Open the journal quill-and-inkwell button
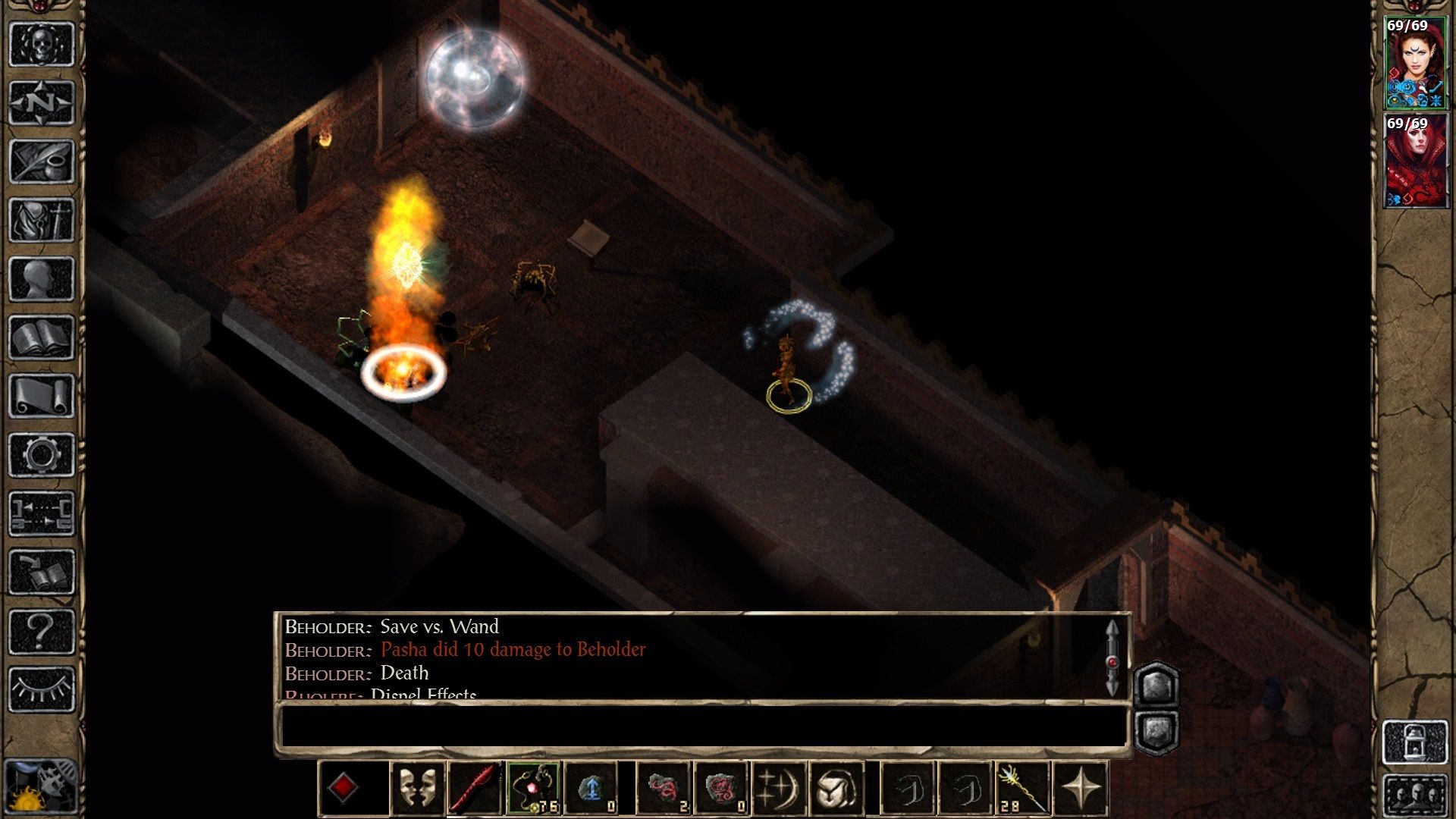Screen dimensions: 1456x819 tap(41, 161)
